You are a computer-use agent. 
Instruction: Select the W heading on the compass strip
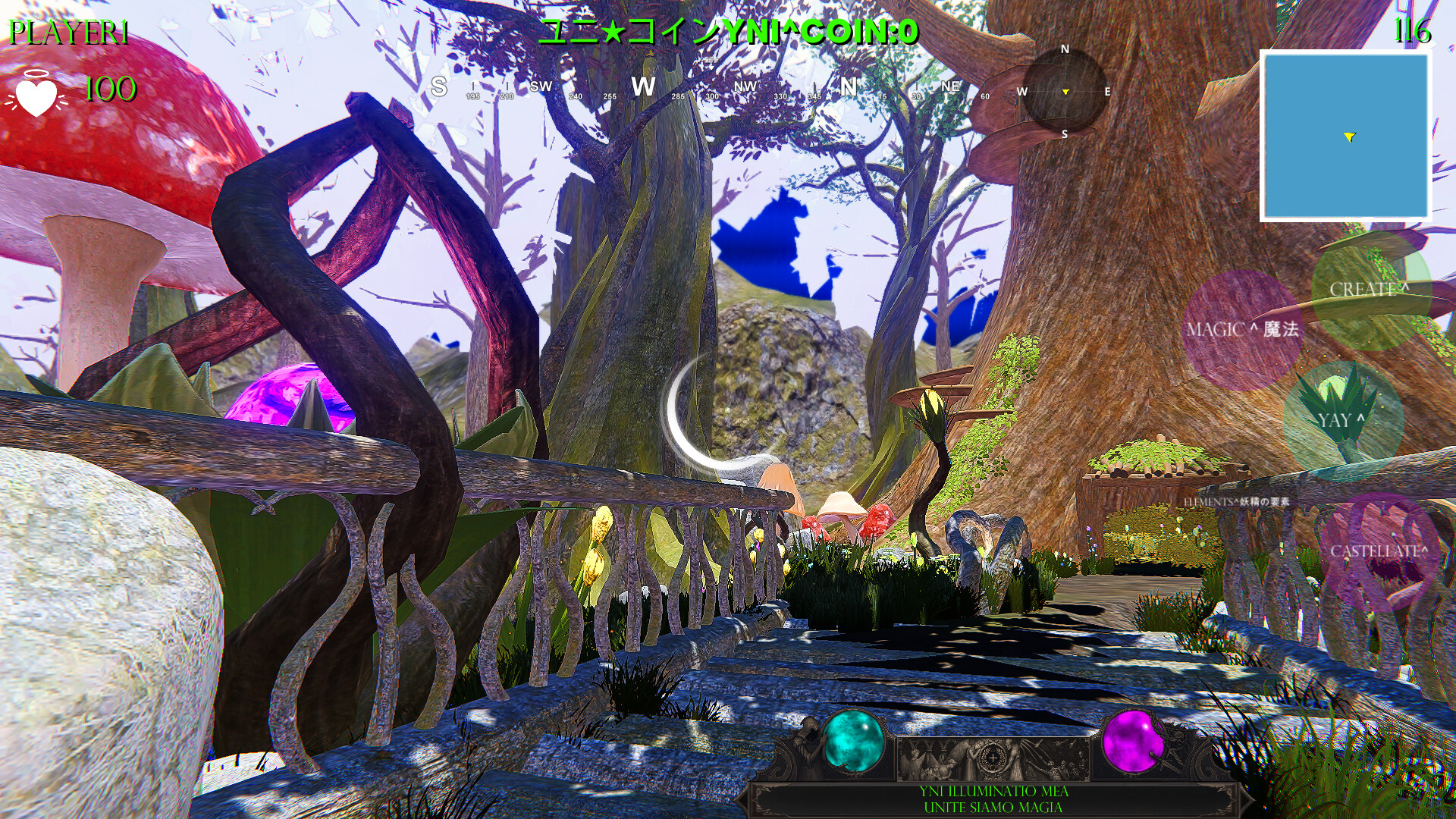[644, 86]
